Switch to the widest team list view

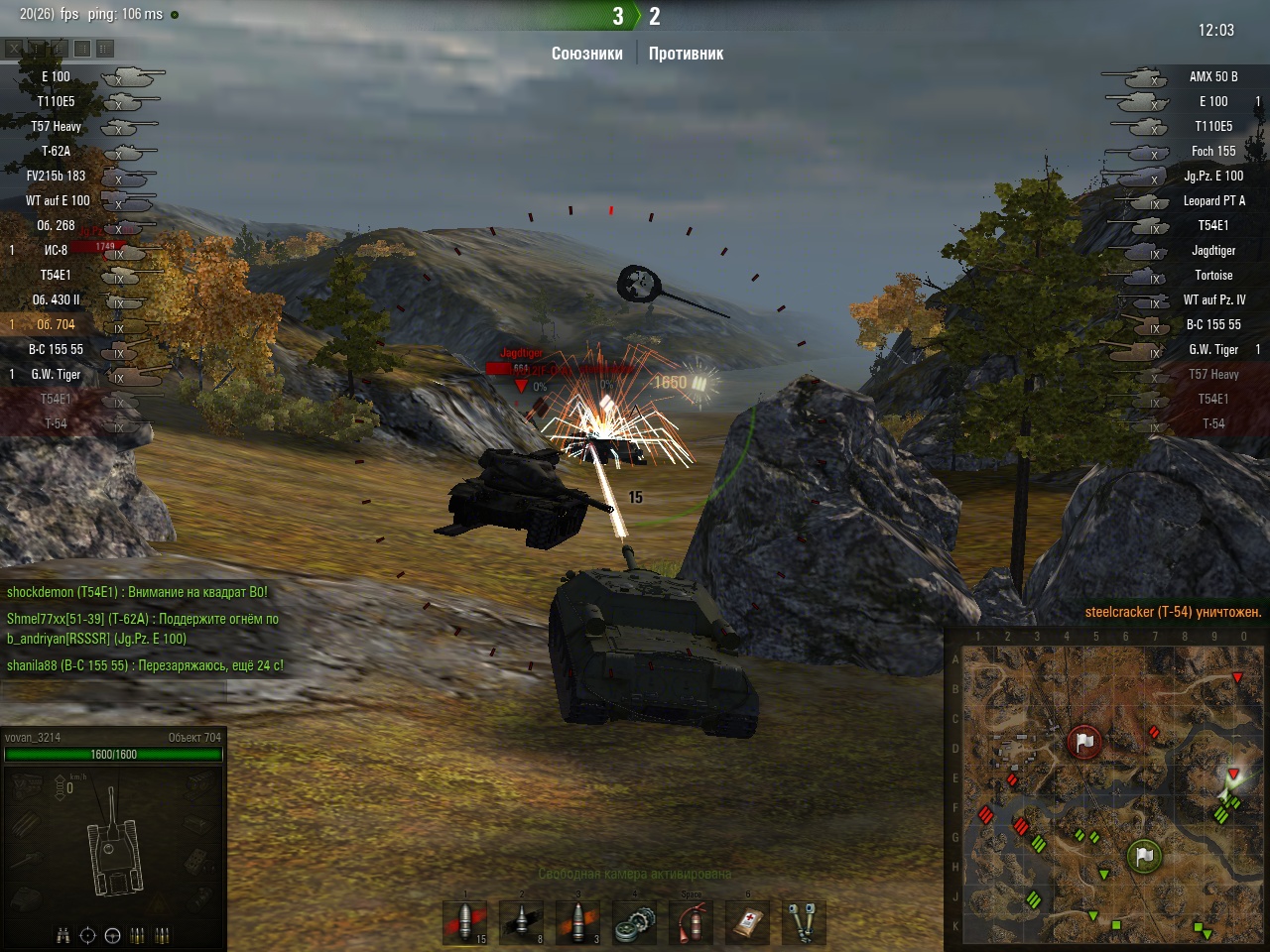[105, 48]
